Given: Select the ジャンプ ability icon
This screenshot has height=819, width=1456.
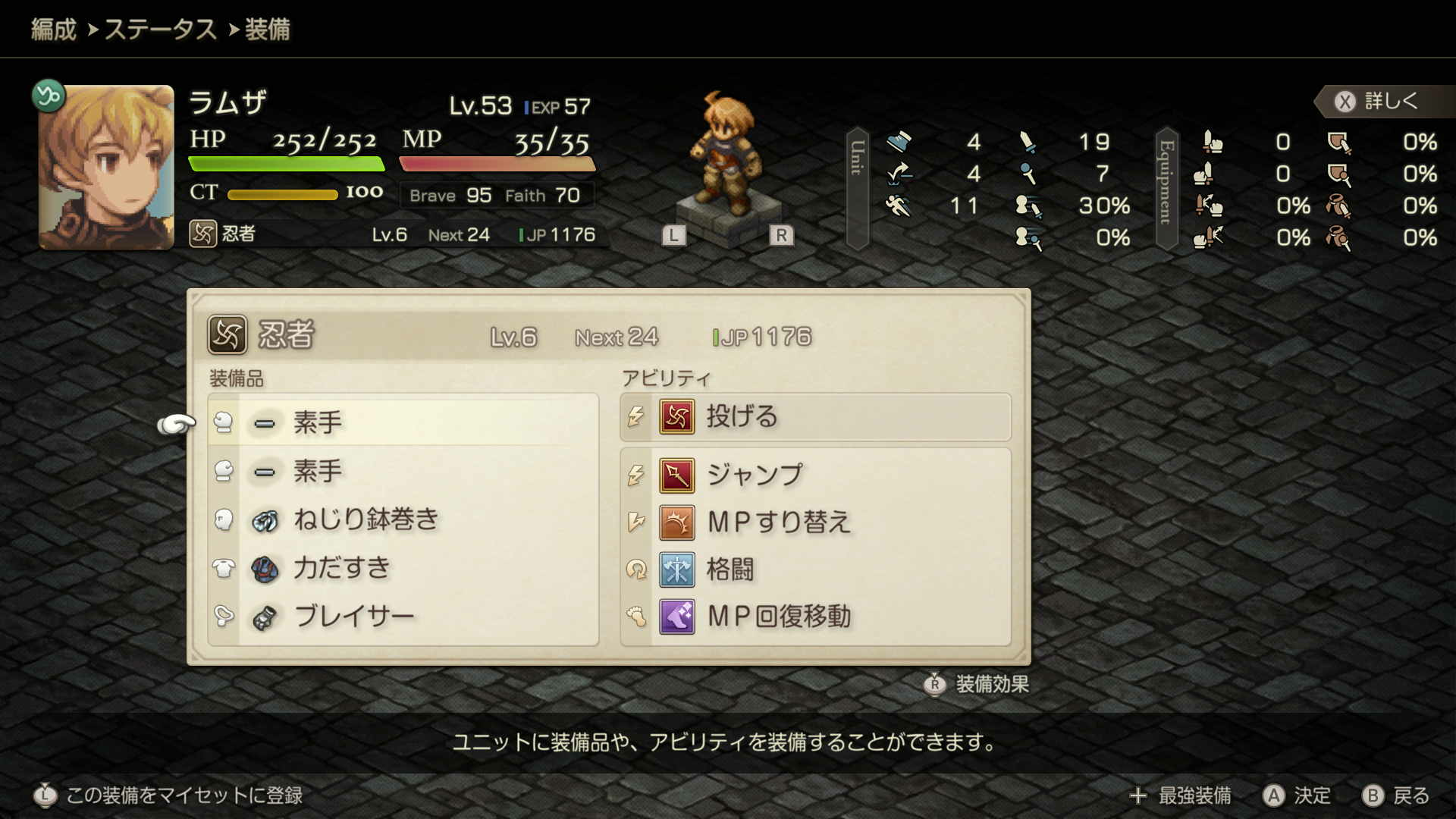Looking at the screenshot, I should point(677,476).
